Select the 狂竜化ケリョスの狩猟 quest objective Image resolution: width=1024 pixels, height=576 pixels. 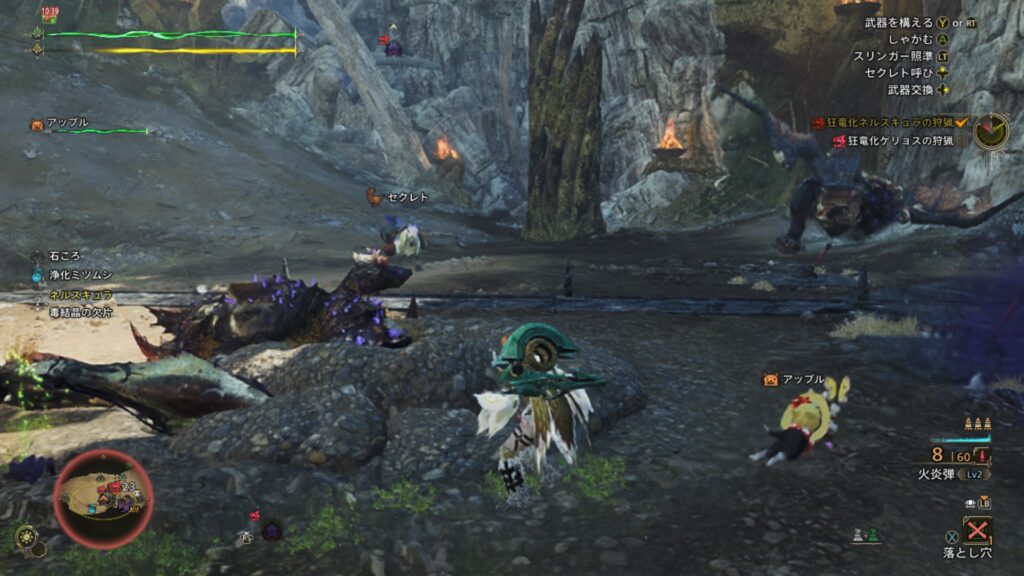(x=892, y=141)
